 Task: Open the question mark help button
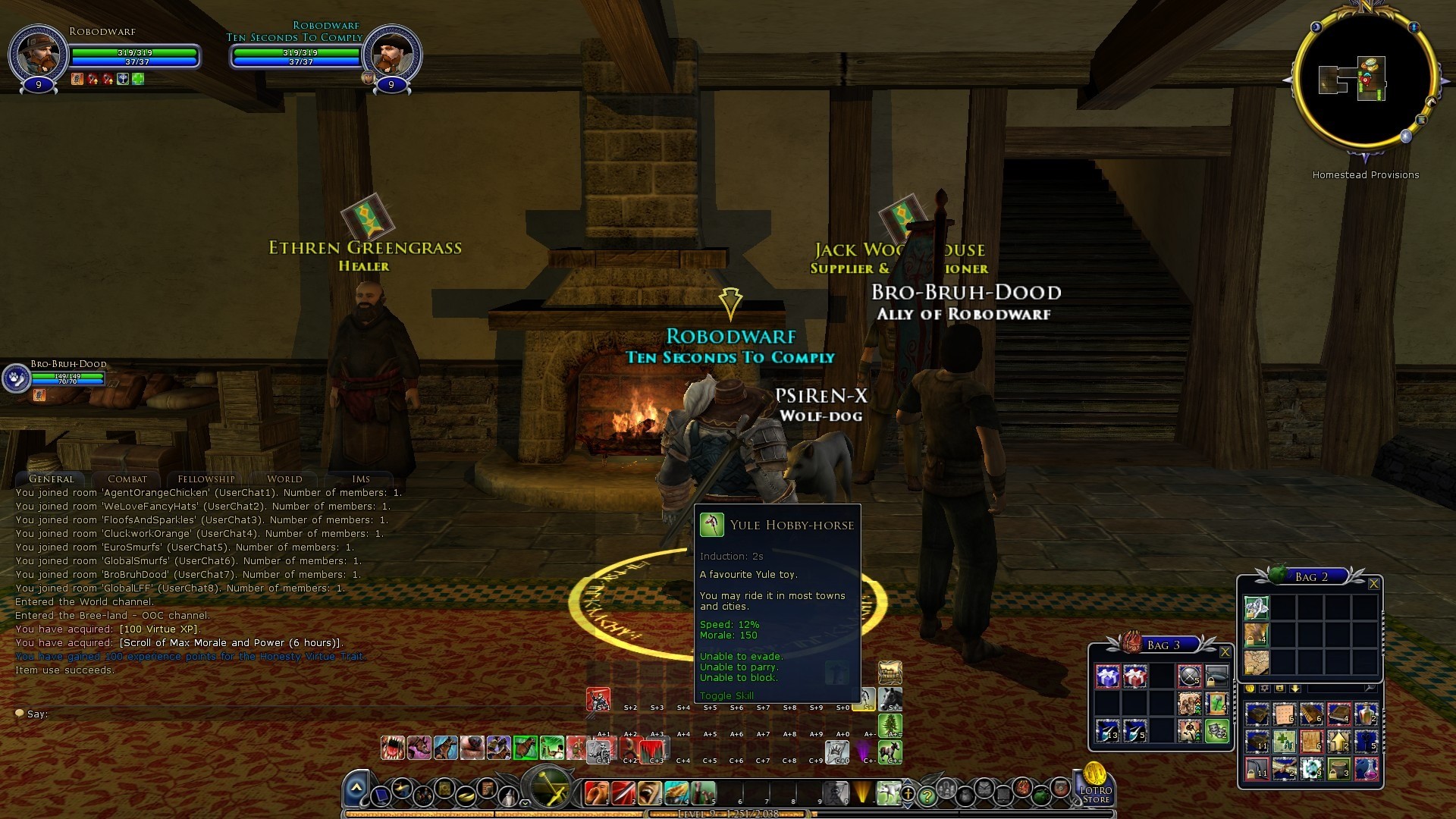point(927,796)
